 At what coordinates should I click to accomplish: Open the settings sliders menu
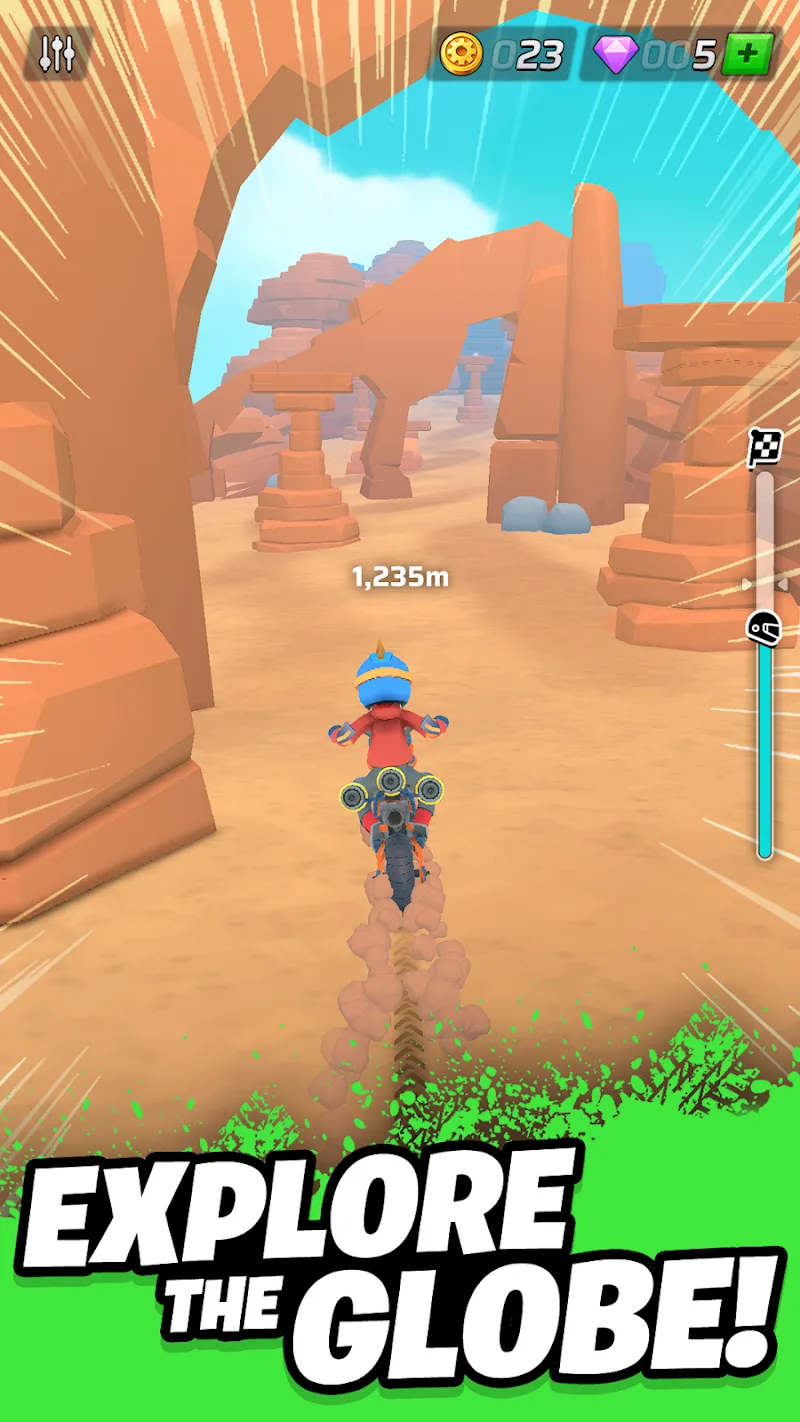click(x=57, y=54)
